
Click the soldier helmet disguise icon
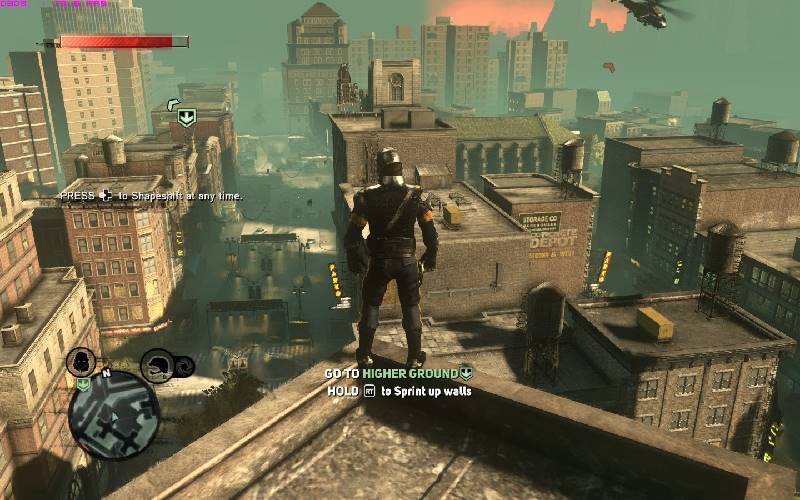[157, 364]
